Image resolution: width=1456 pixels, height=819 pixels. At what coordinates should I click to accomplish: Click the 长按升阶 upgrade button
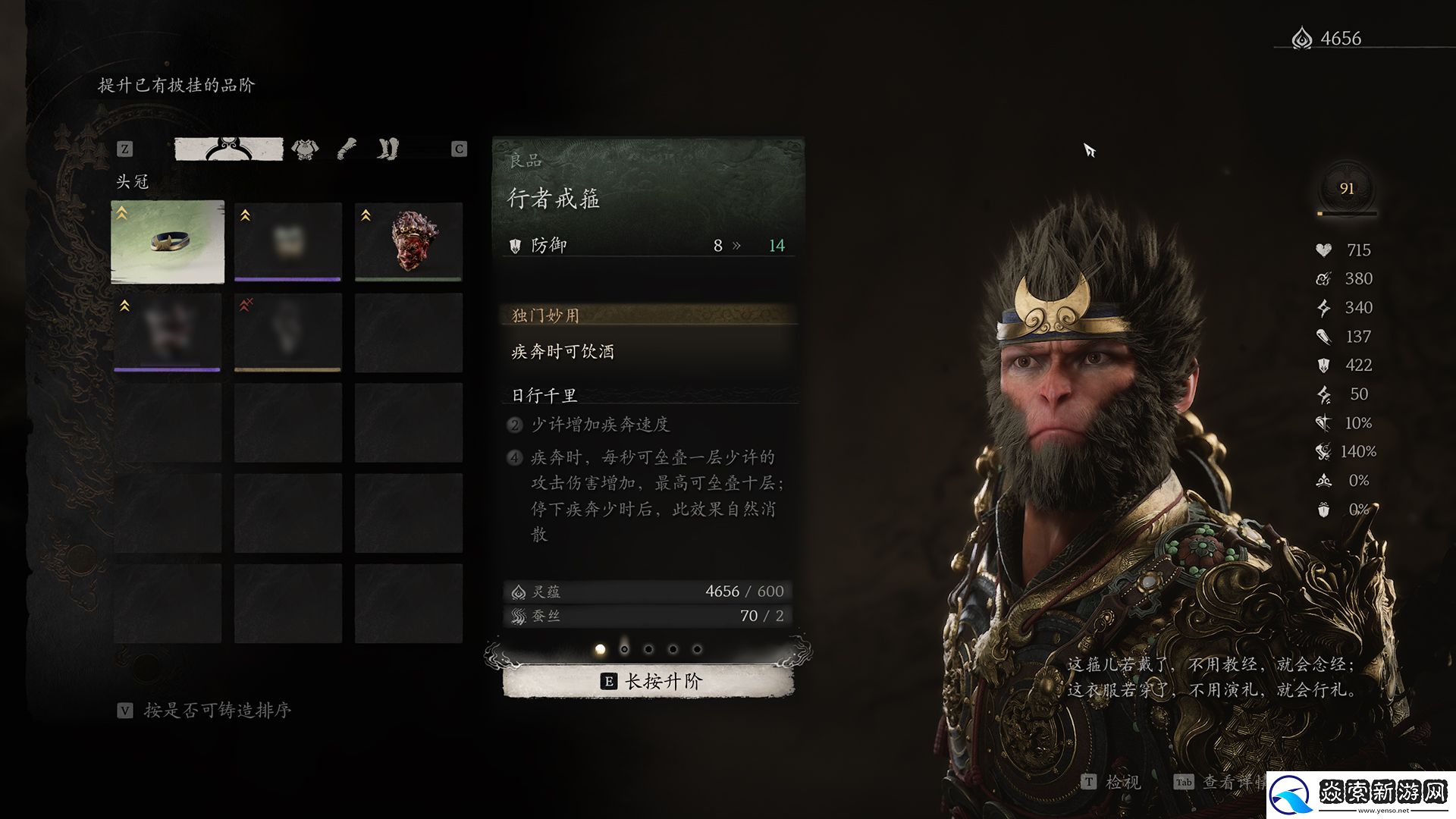pos(652,681)
